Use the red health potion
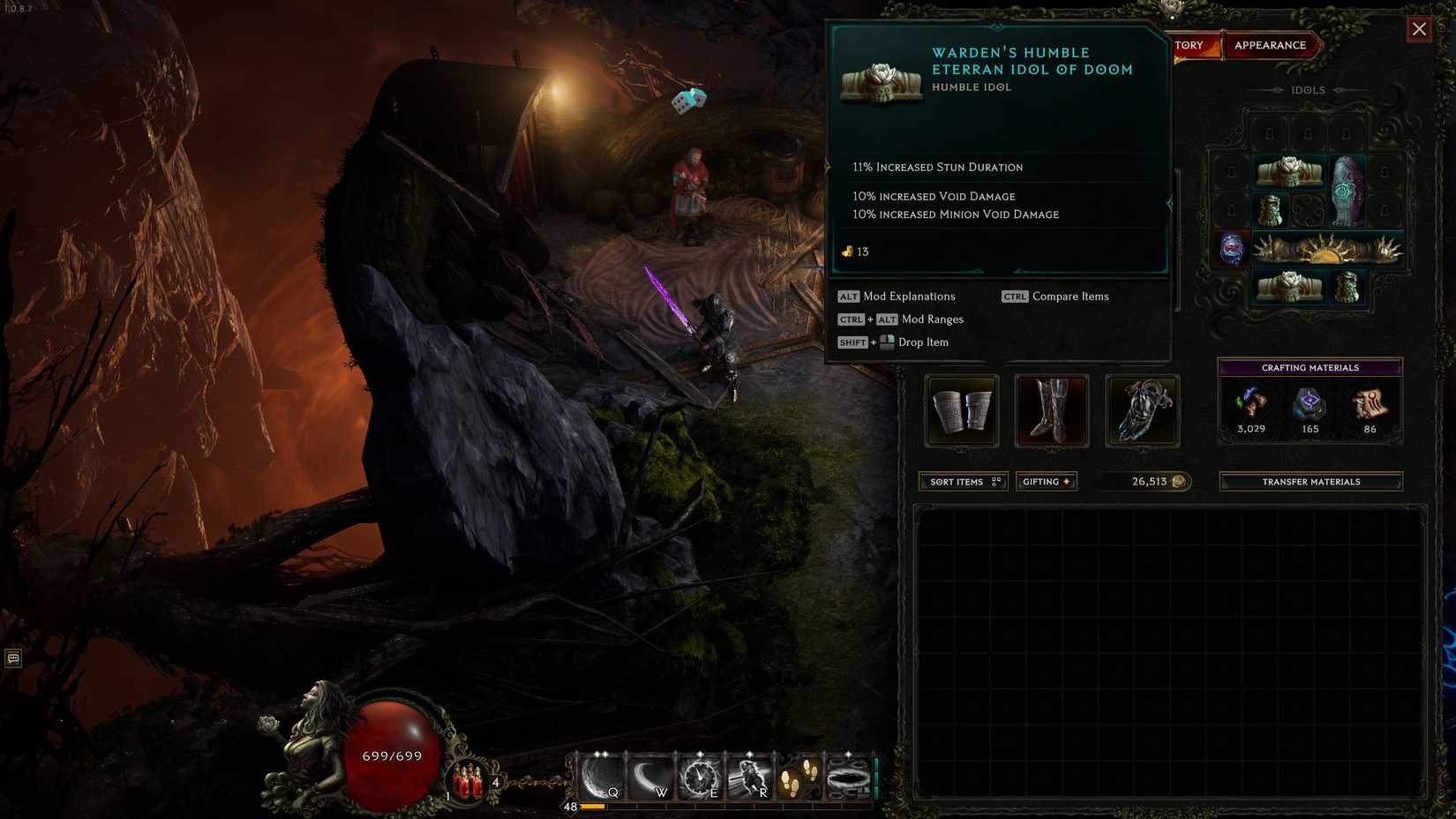This screenshot has width=1456, height=819. 468,781
